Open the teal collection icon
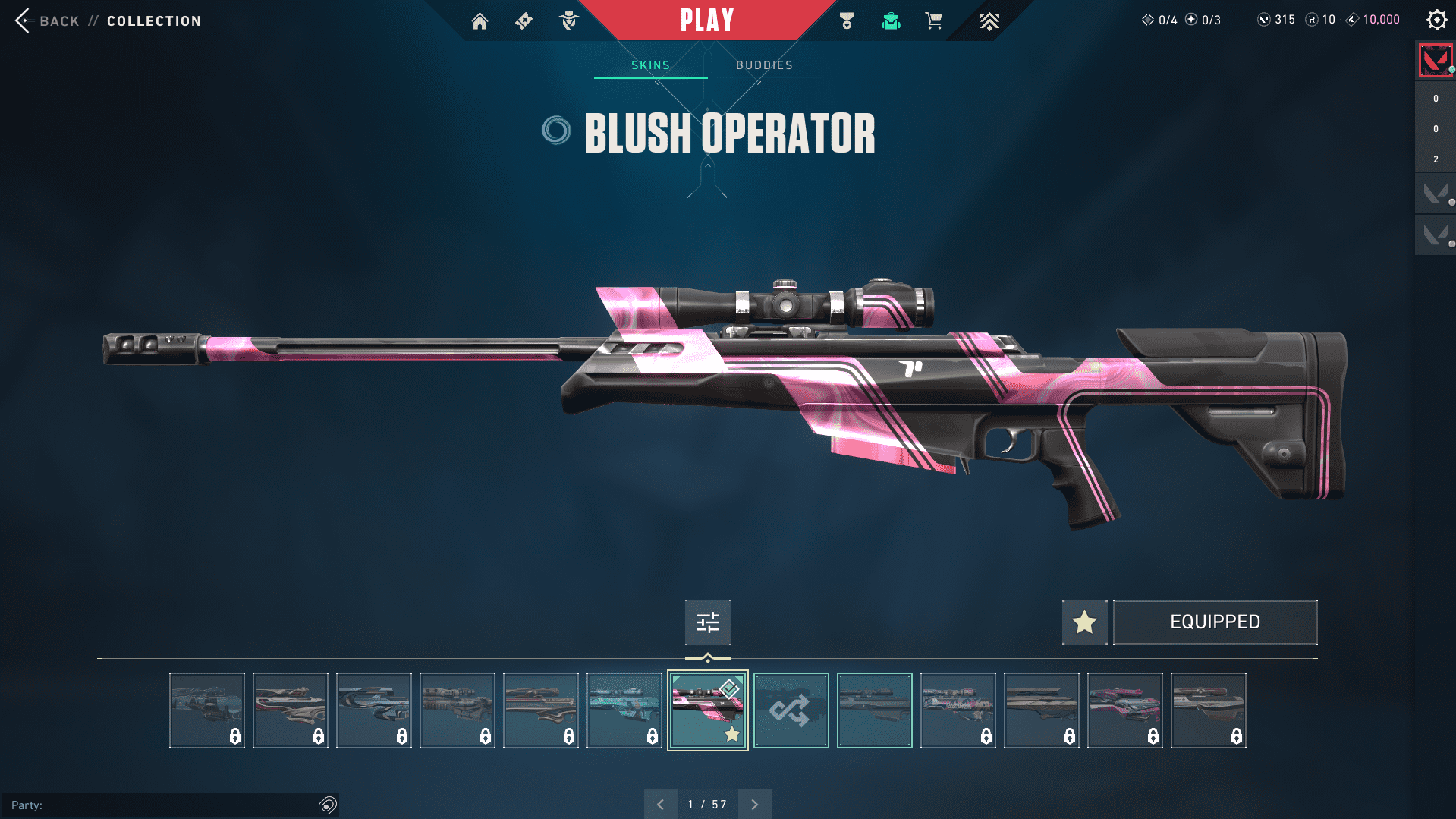1456x819 pixels. click(x=891, y=20)
